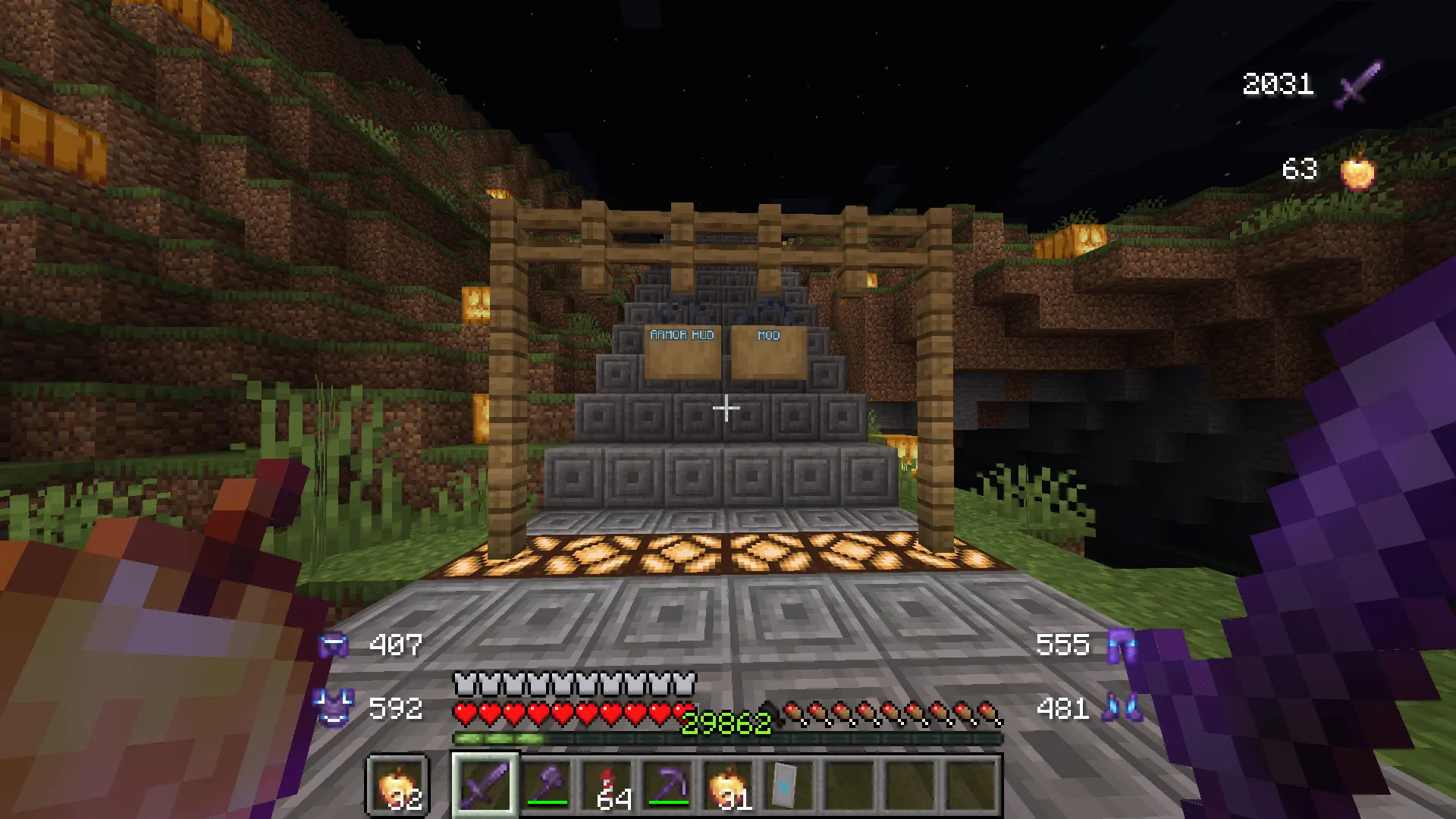Click the leggings icon showing 555 durability
Image resolution: width=1456 pixels, height=819 pixels.
(1124, 646)
